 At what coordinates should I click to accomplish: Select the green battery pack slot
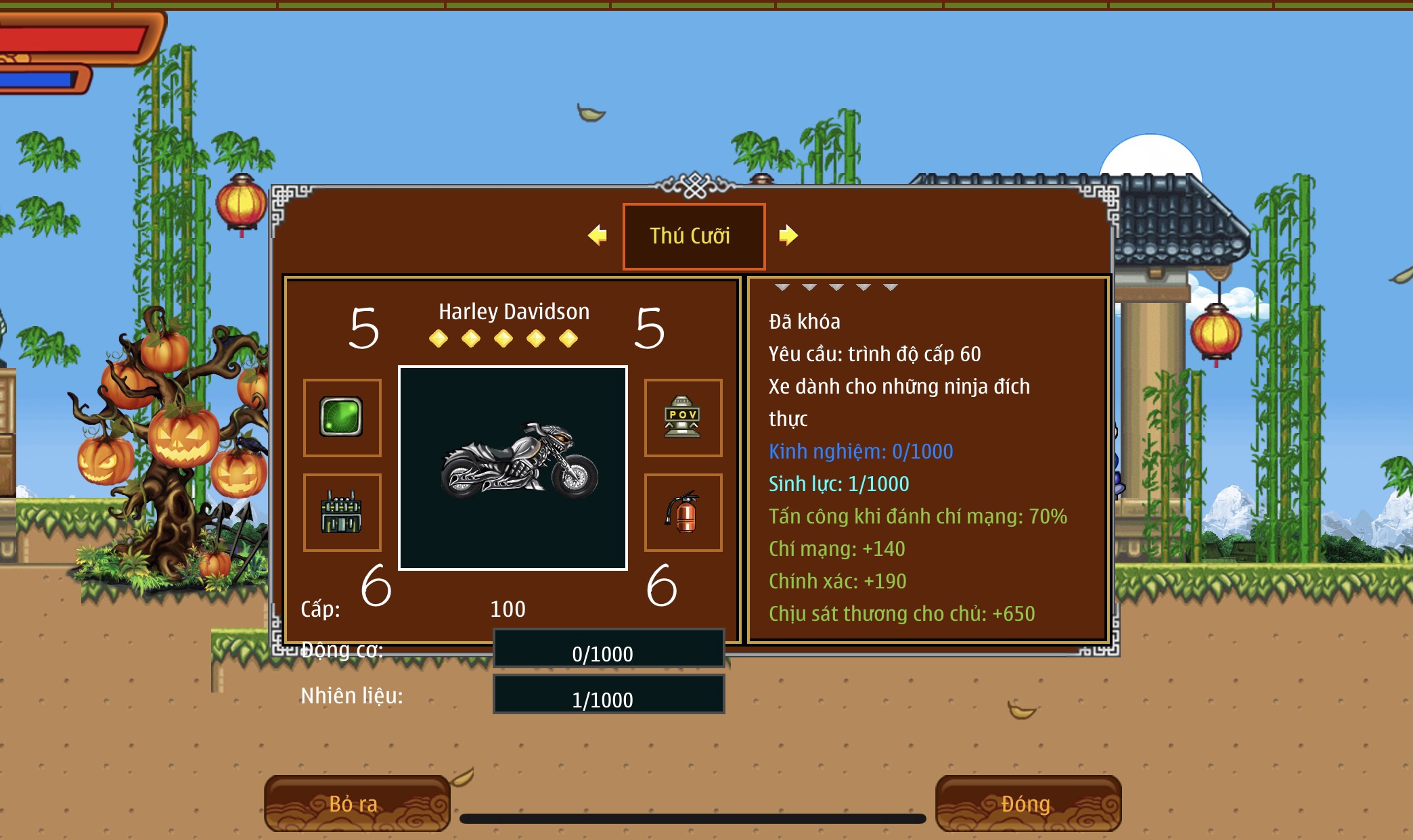click(x=342, y=513)
